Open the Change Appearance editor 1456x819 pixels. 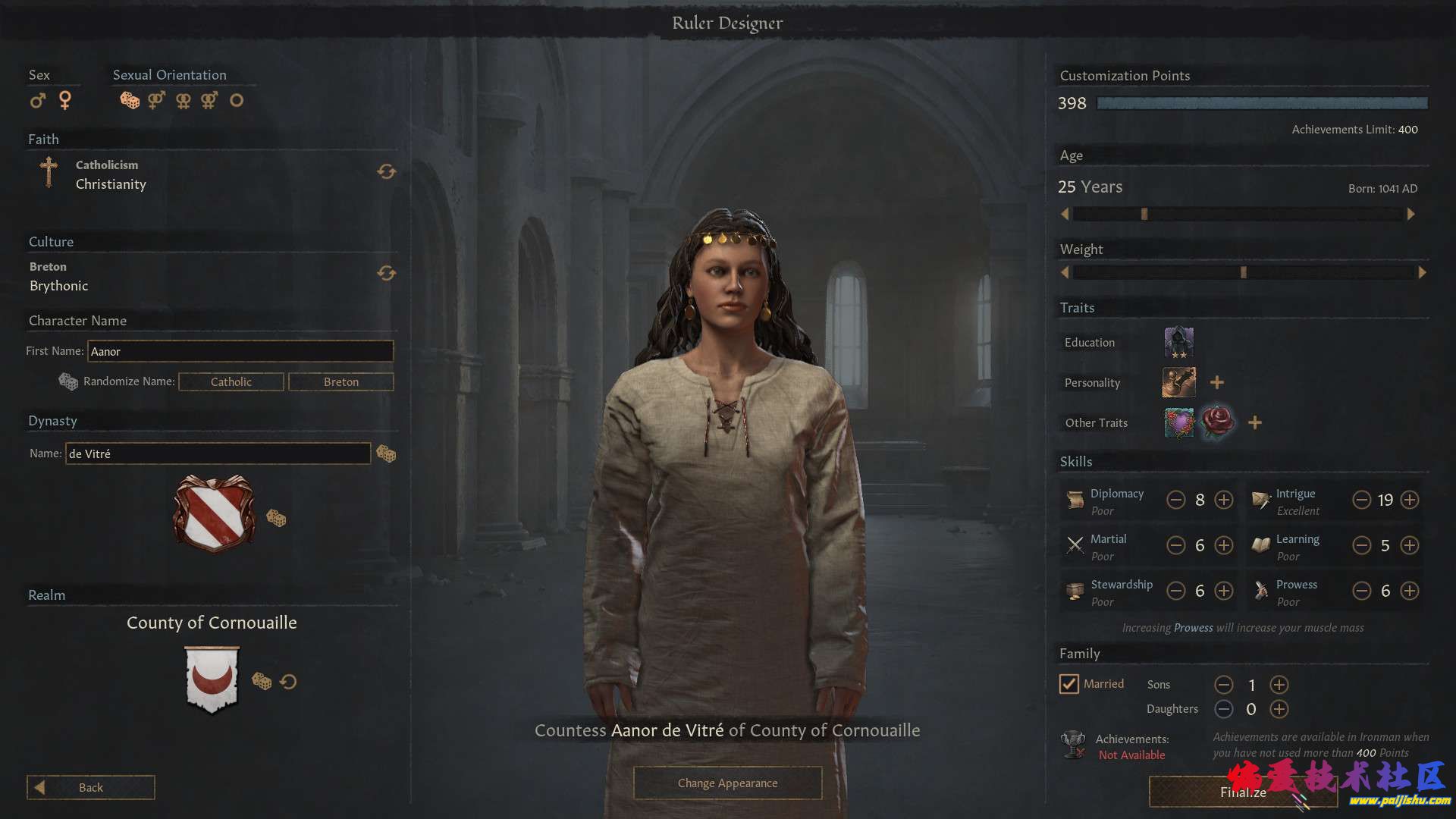click(x=727, y=783)
